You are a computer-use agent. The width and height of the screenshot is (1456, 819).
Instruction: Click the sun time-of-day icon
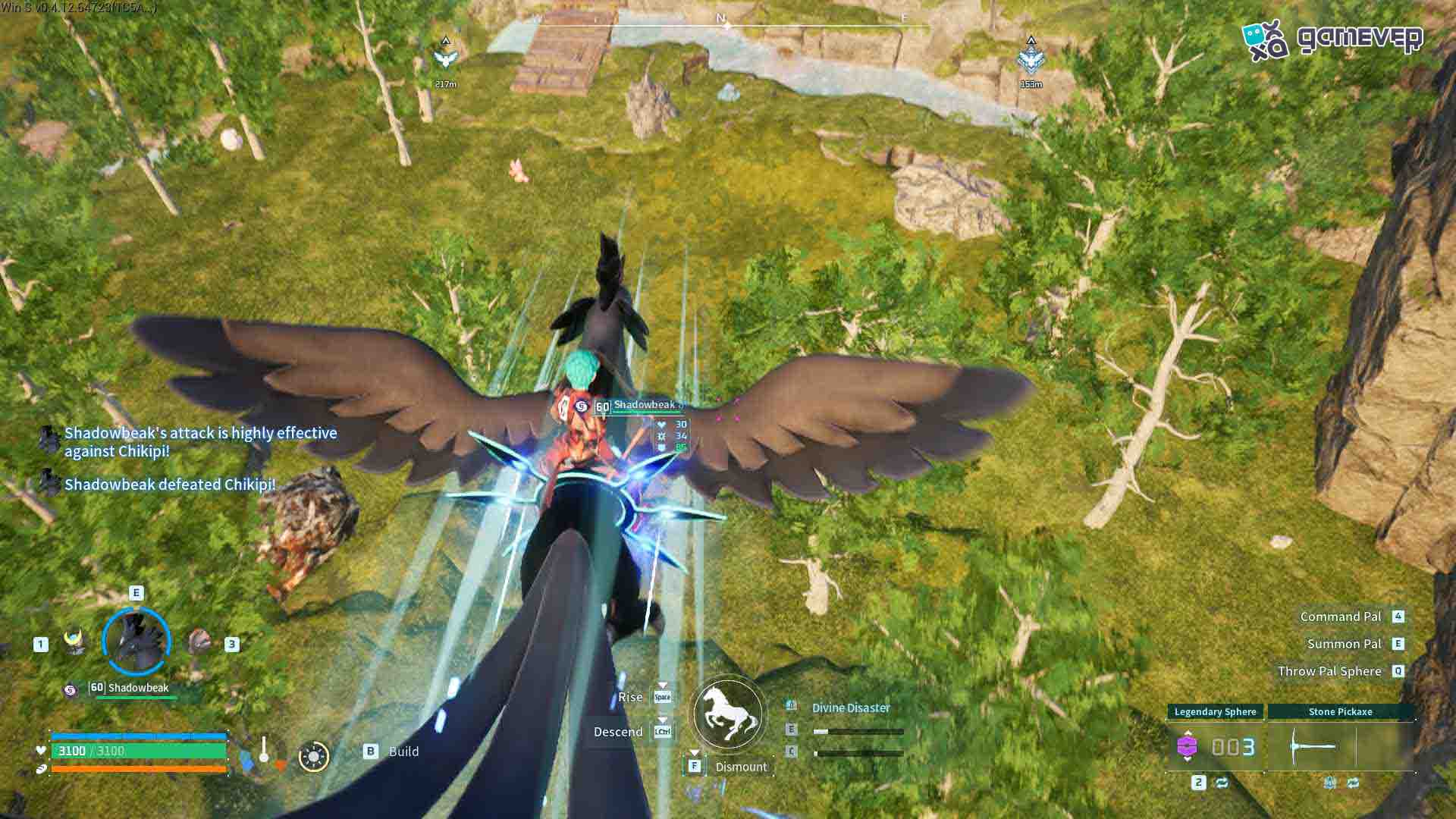click(x=313, y=756)
